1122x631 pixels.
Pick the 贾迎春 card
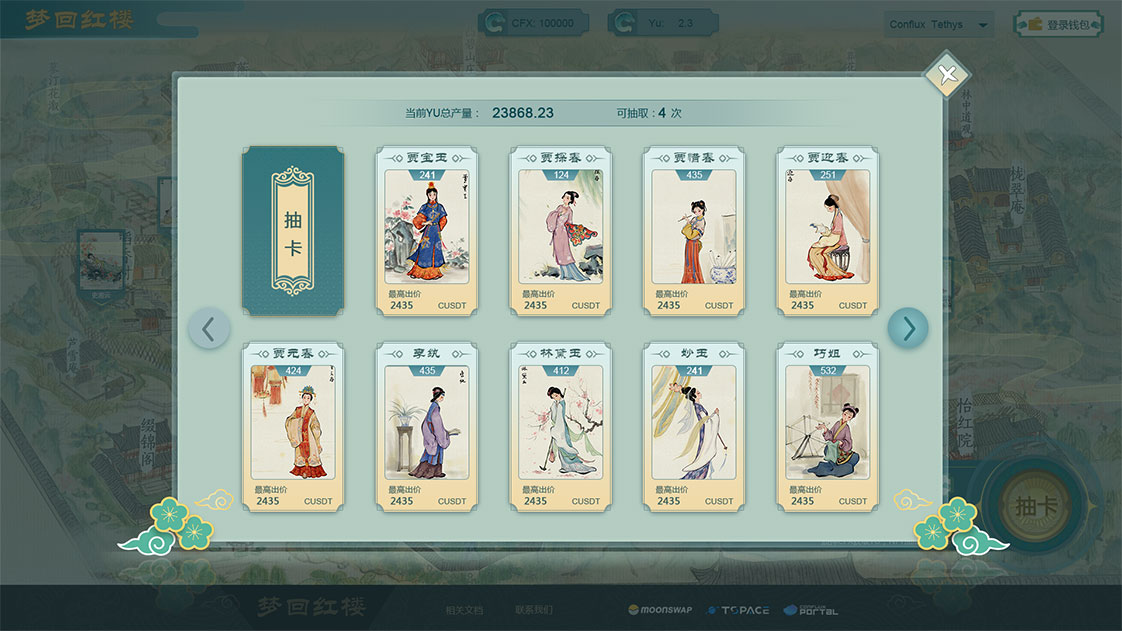(x=828, y=231)
